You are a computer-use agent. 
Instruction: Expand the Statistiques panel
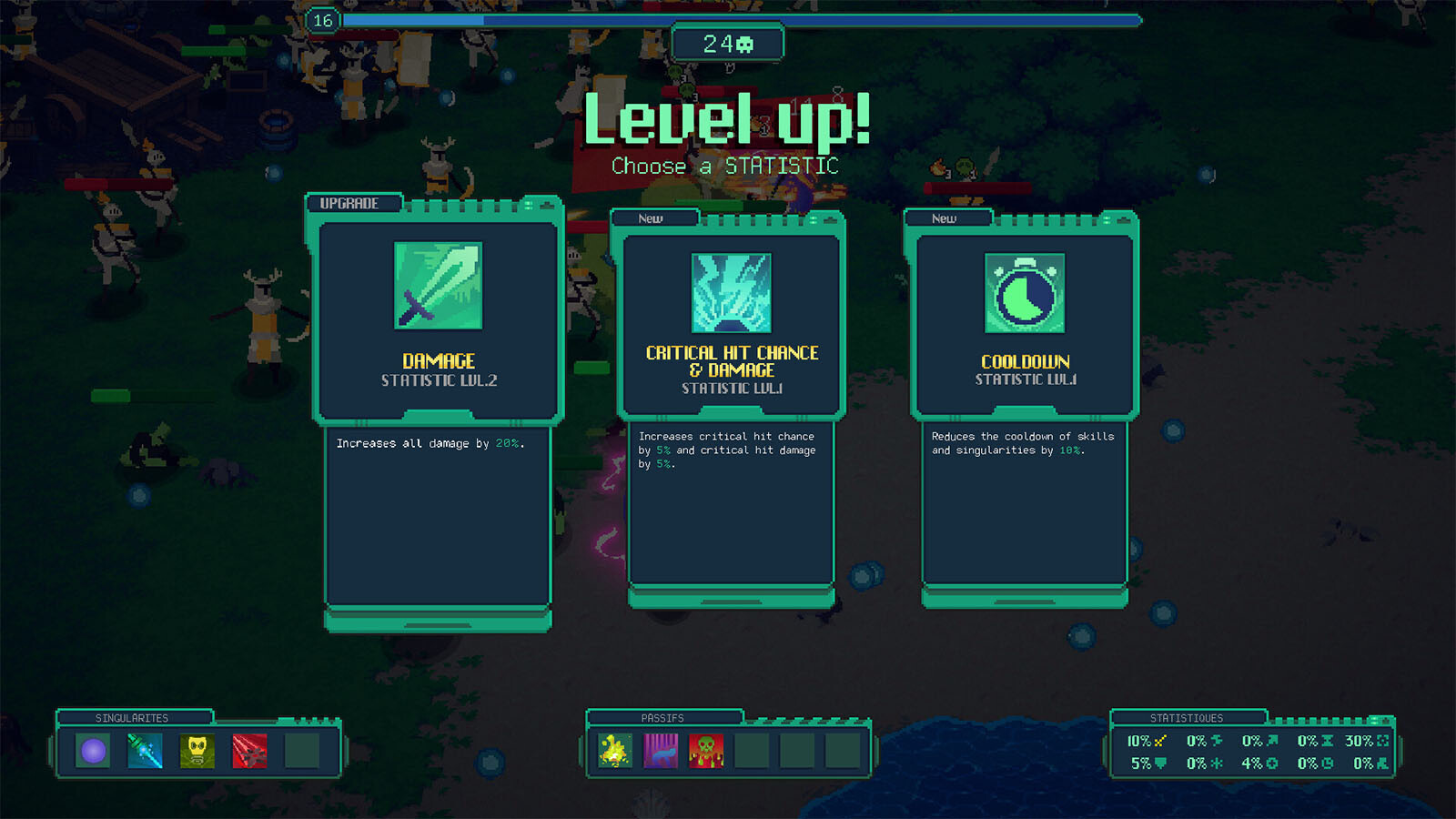(1188, 717)
